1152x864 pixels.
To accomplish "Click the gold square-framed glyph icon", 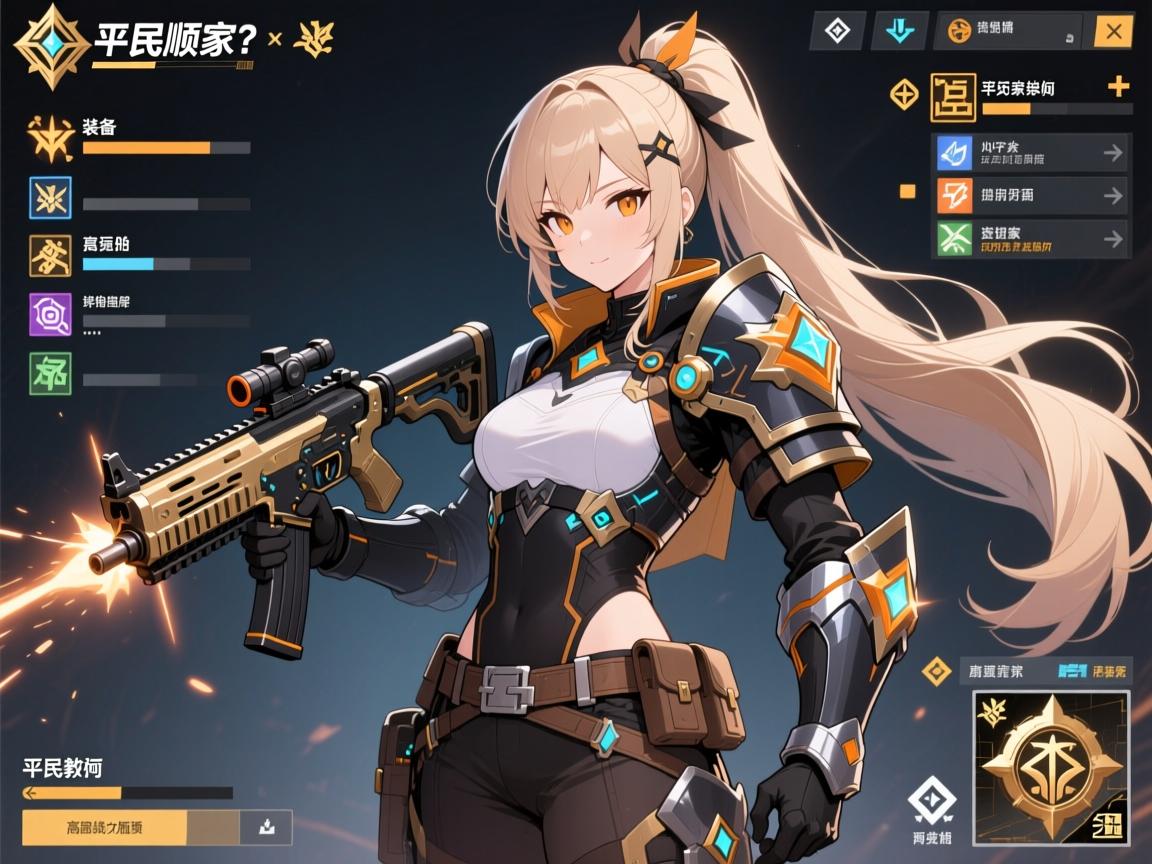I will pyautogui.click(x=952, y=97).
